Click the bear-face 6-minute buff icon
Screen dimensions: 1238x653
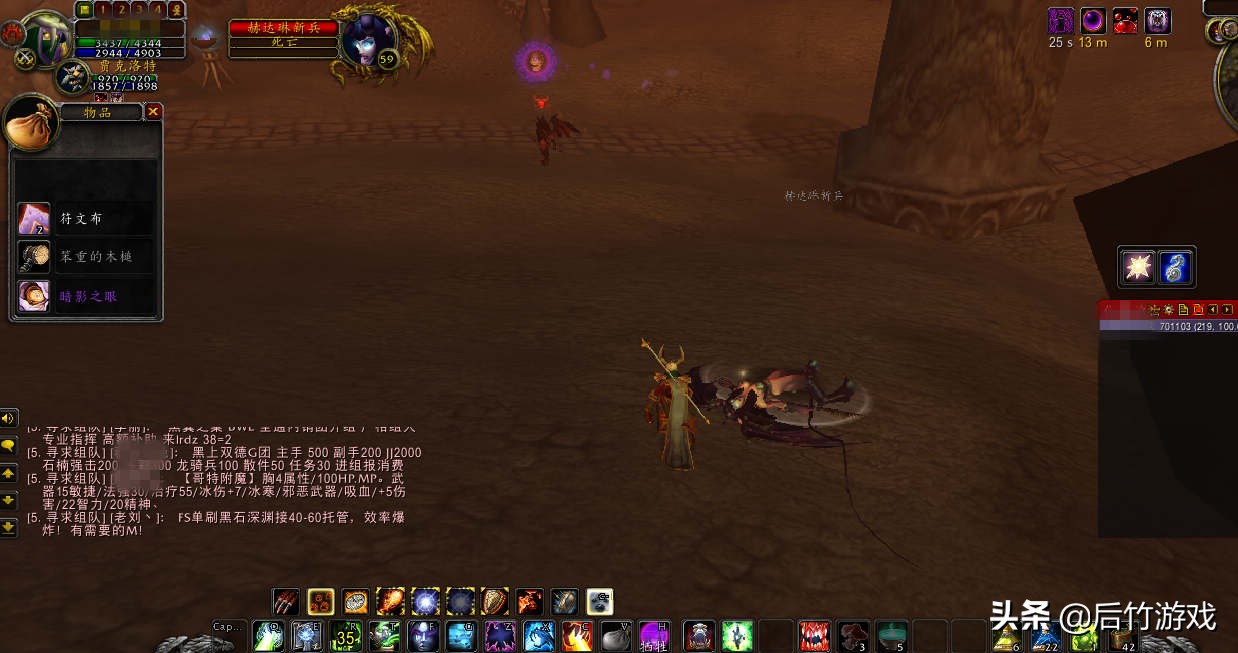point(1157,20)
